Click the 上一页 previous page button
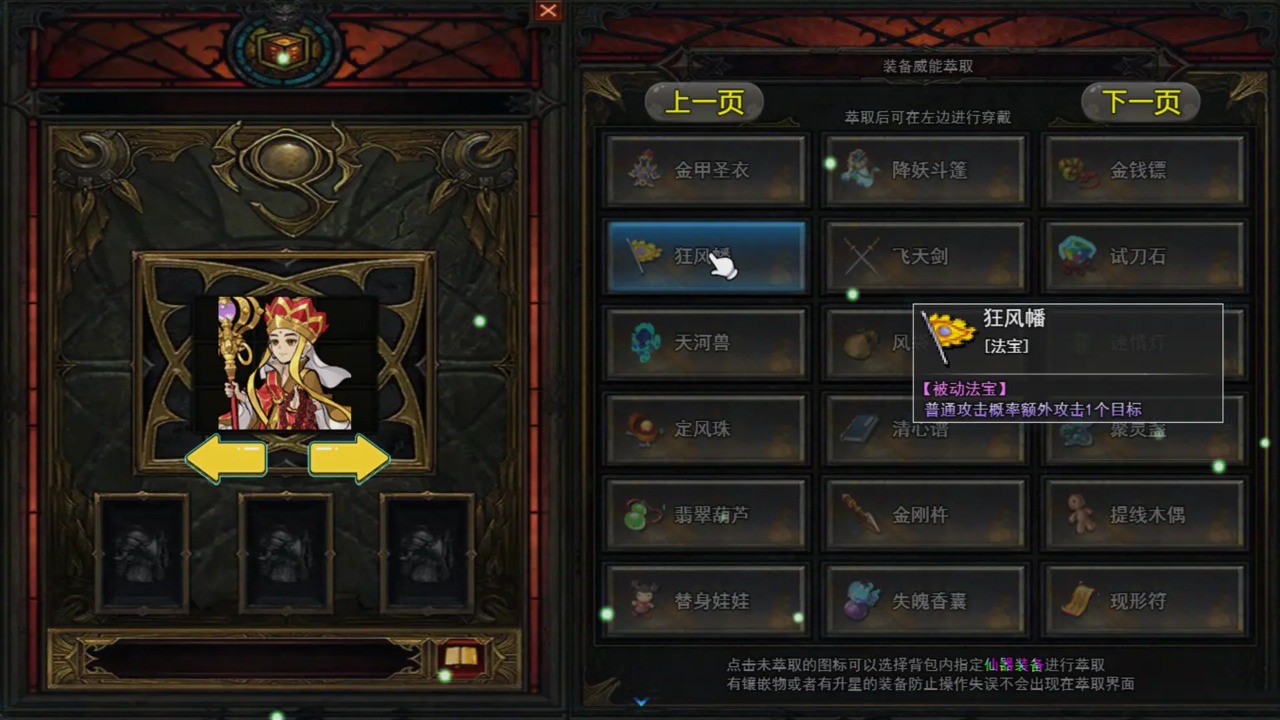Image resolution: width=1280 pixels, height=720 pixels. click(703, 101)
